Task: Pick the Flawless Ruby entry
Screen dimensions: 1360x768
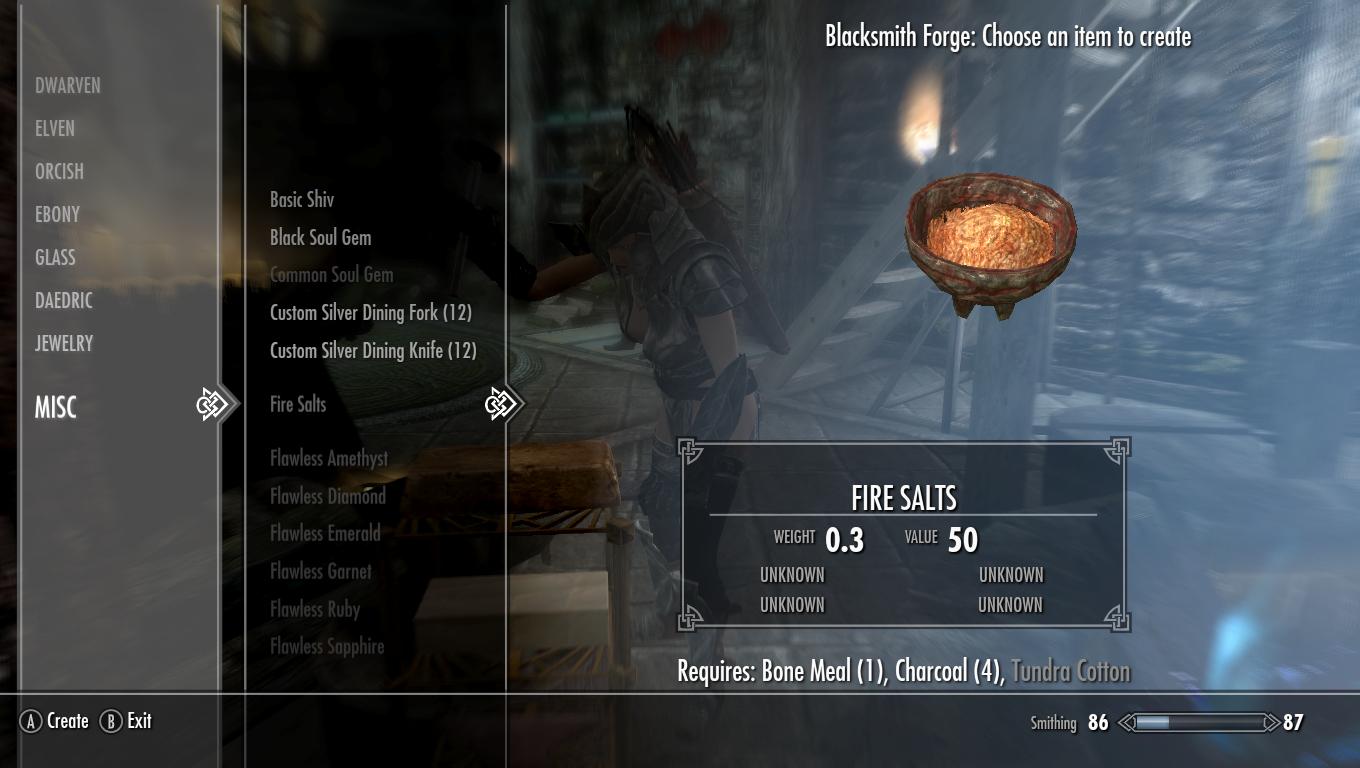Action: 314,609
